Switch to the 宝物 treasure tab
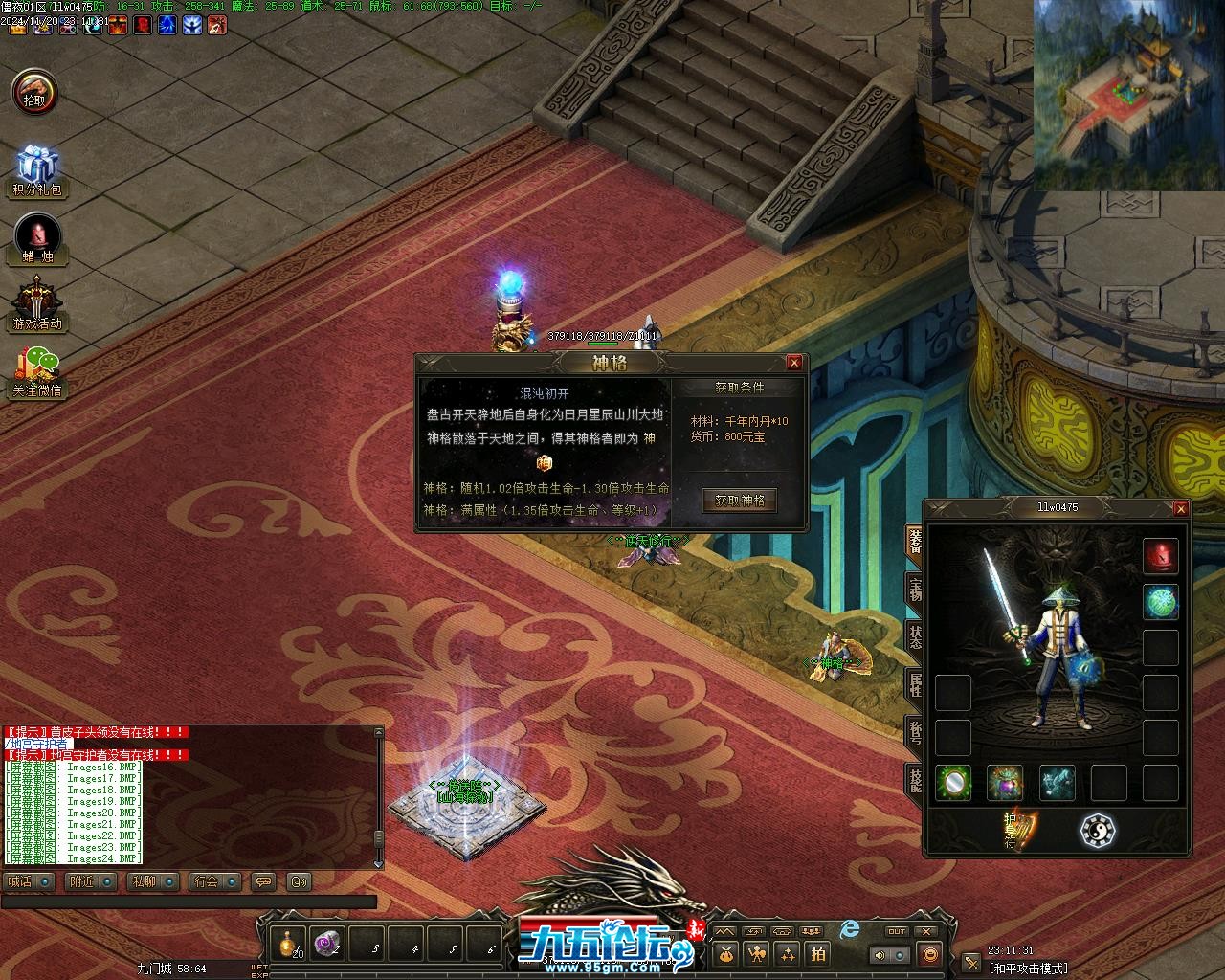1225x980 pixels. pyautogui.click(x=915, y=590)
